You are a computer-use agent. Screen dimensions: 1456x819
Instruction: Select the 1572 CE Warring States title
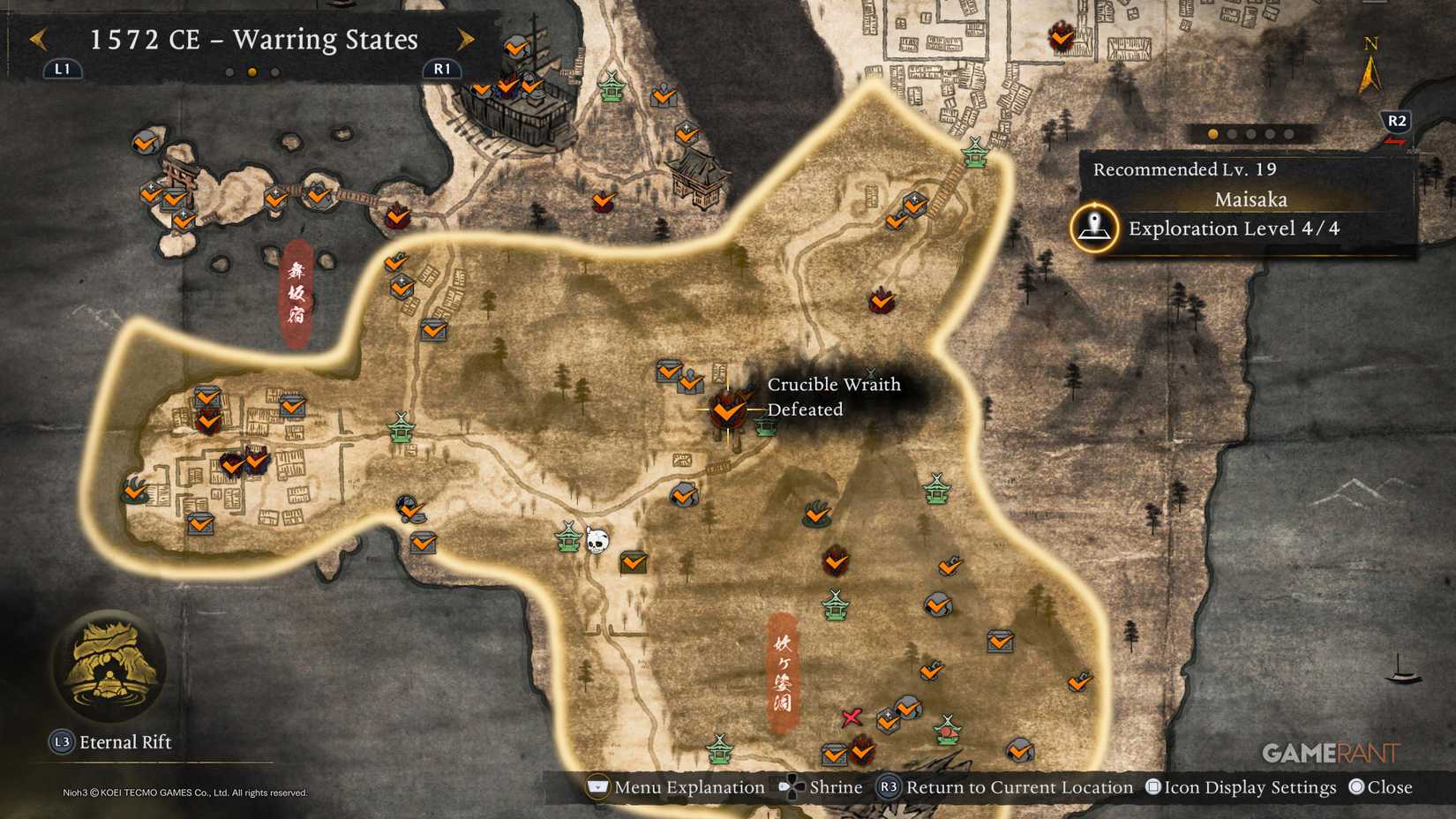(254, 40)
